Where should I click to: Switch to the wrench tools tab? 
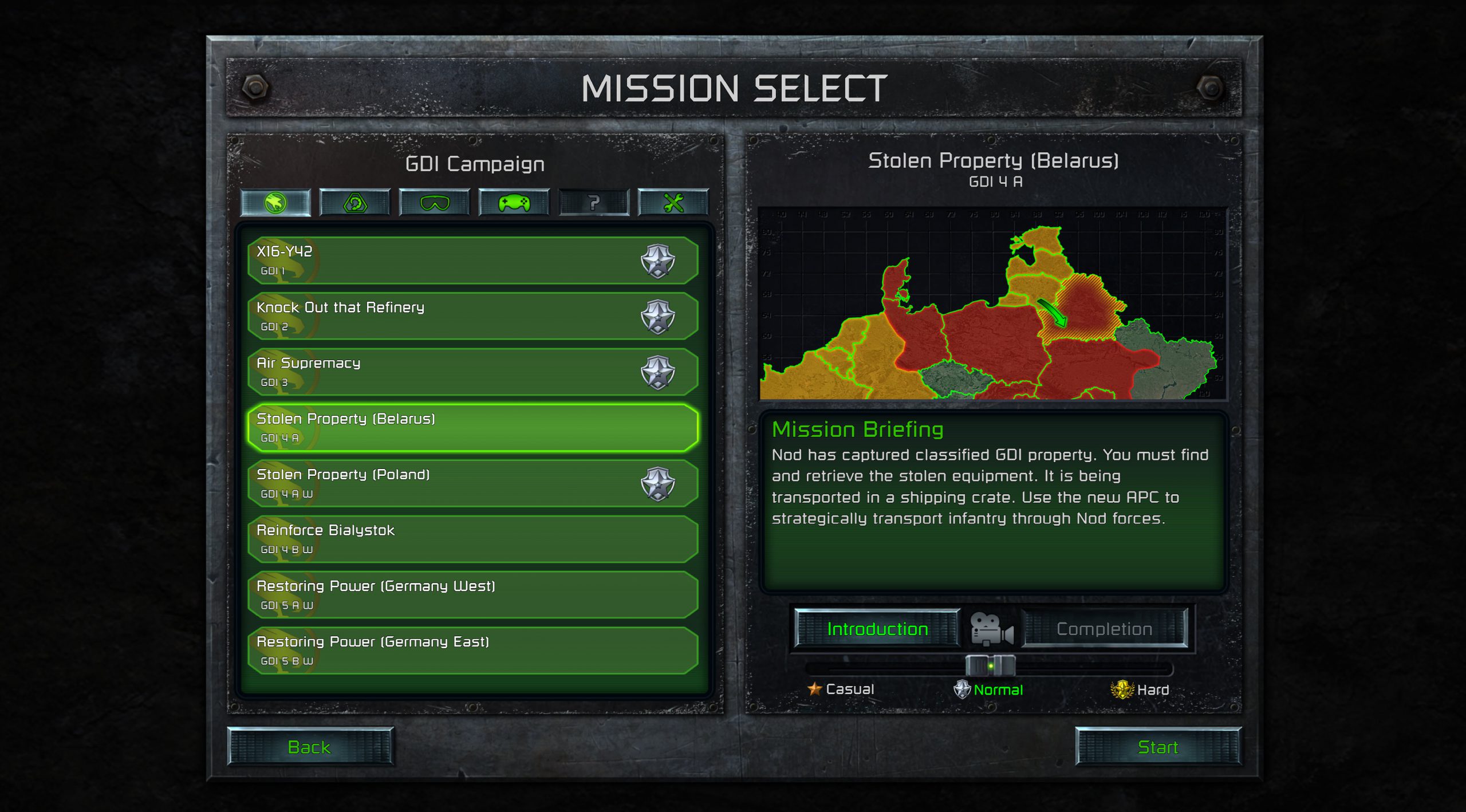click(673, 203)
